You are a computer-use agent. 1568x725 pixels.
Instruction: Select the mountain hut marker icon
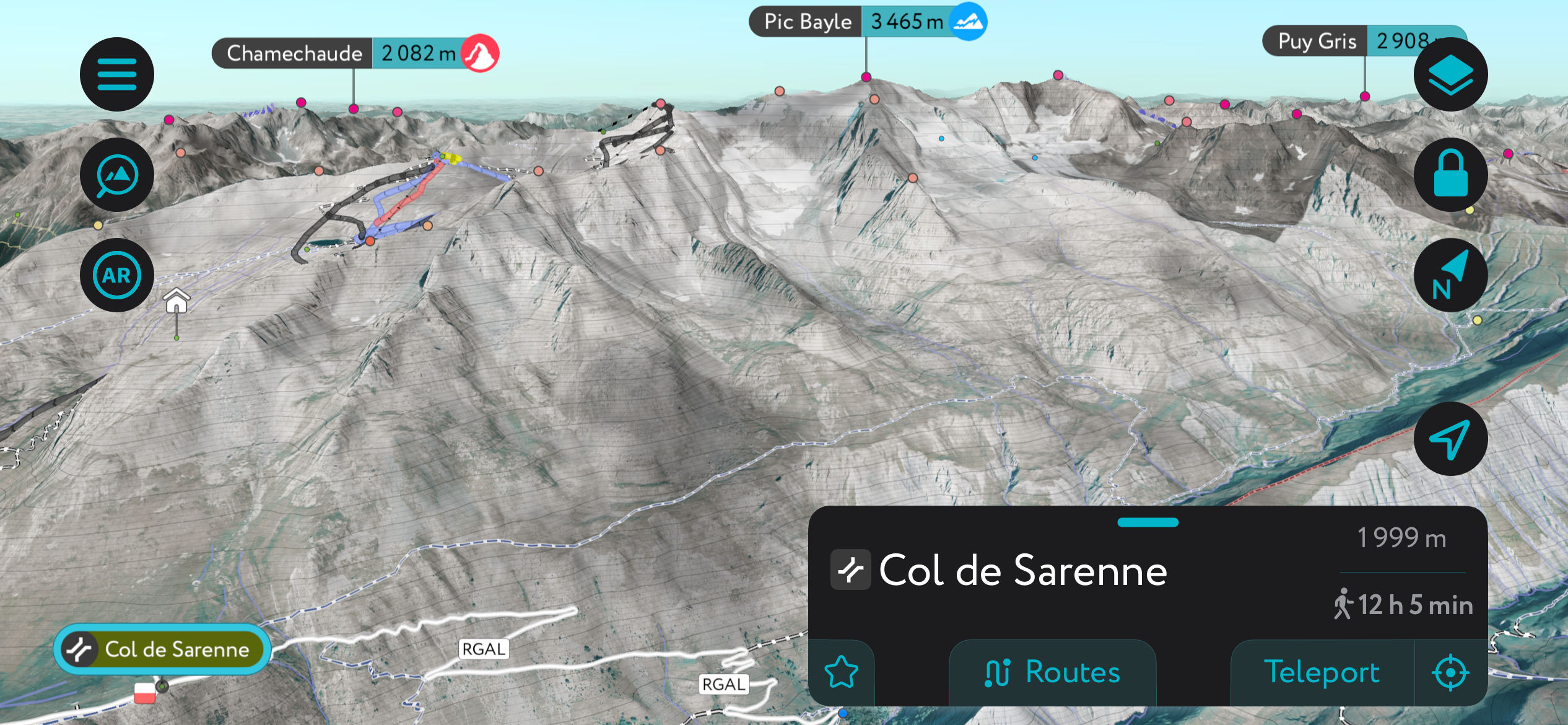pos(176,301)
